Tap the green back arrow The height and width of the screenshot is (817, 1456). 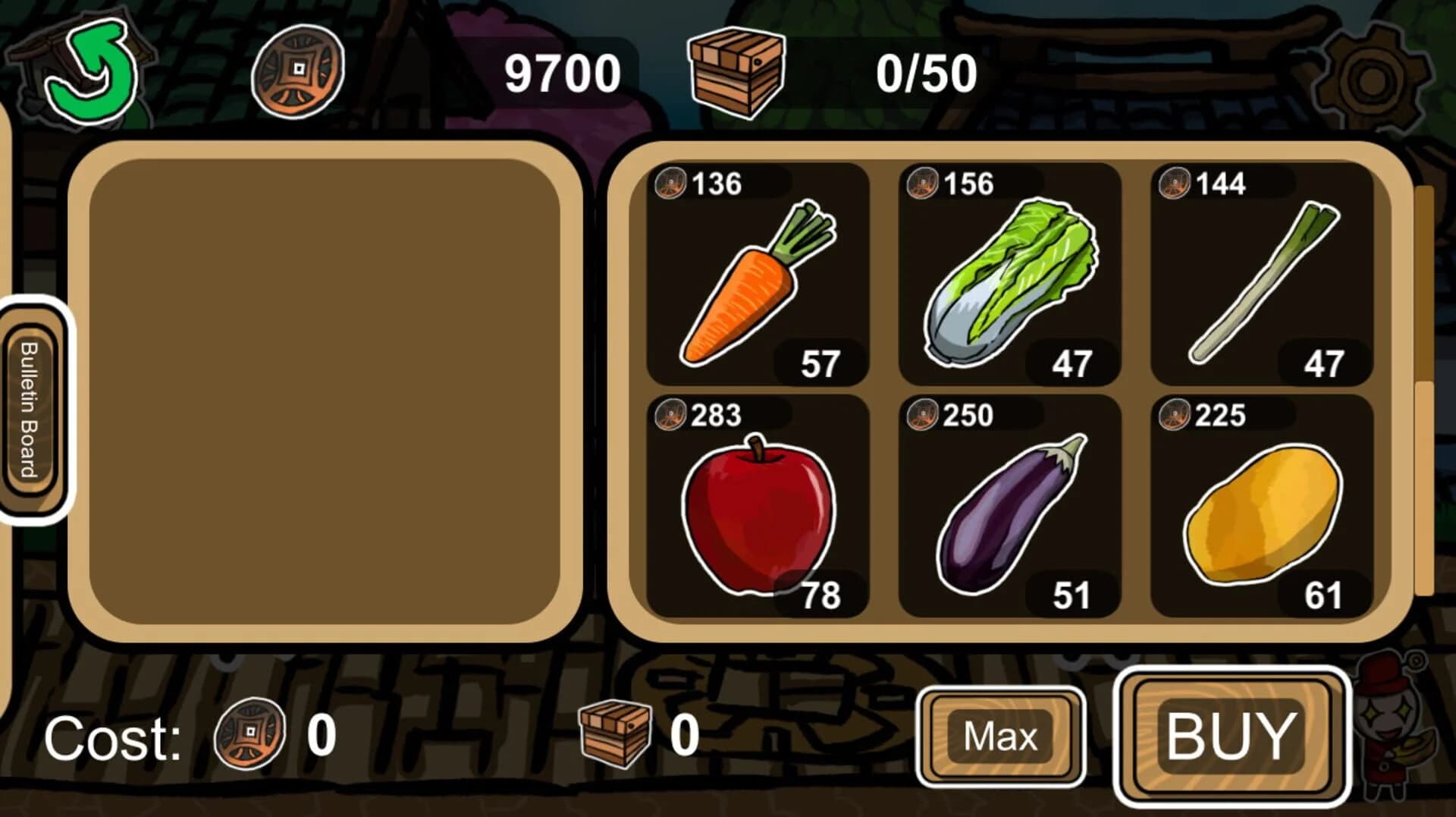[95, 72]
